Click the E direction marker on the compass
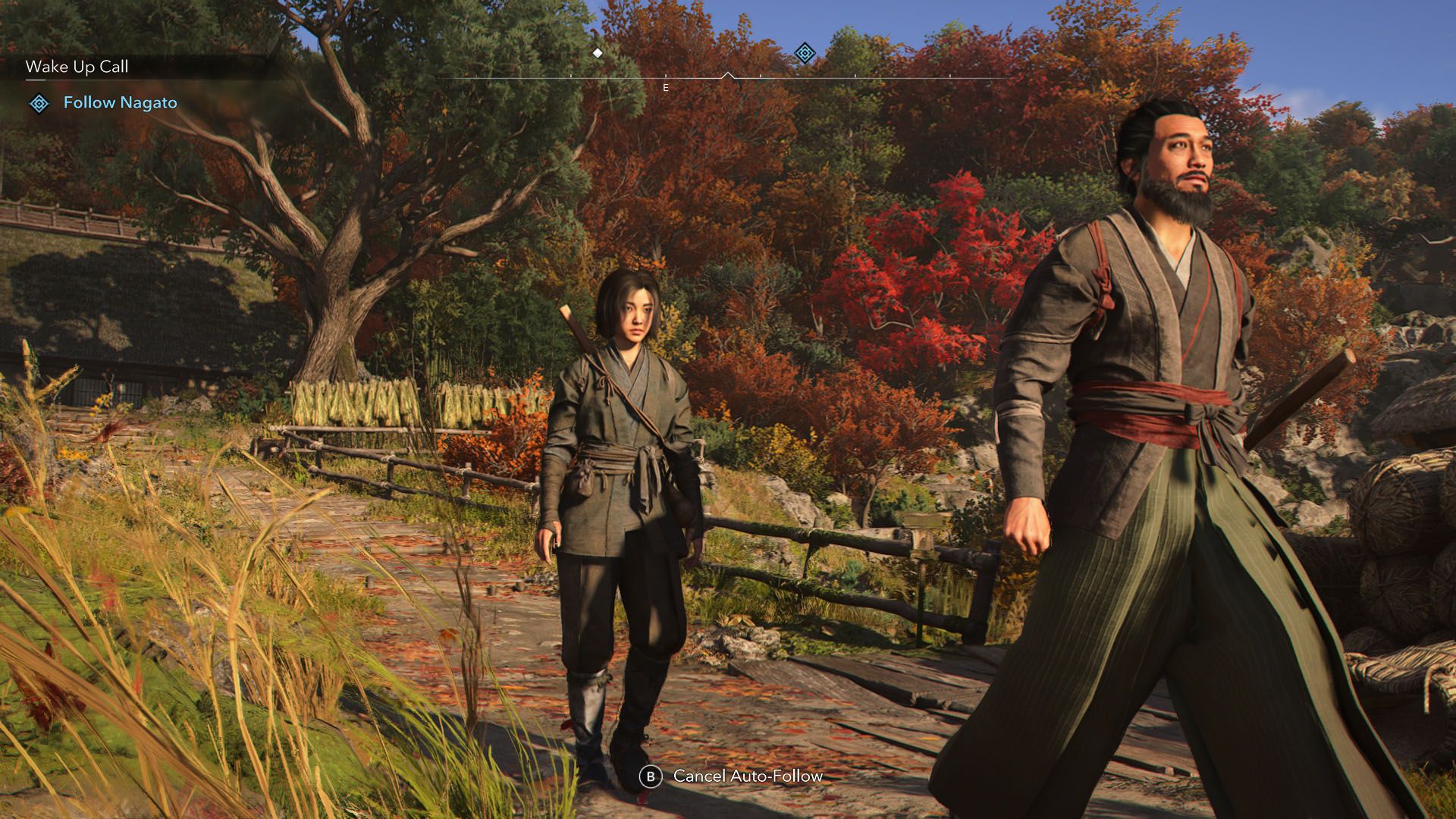This screenshot has width=1456, height=819. coord(666,88)
